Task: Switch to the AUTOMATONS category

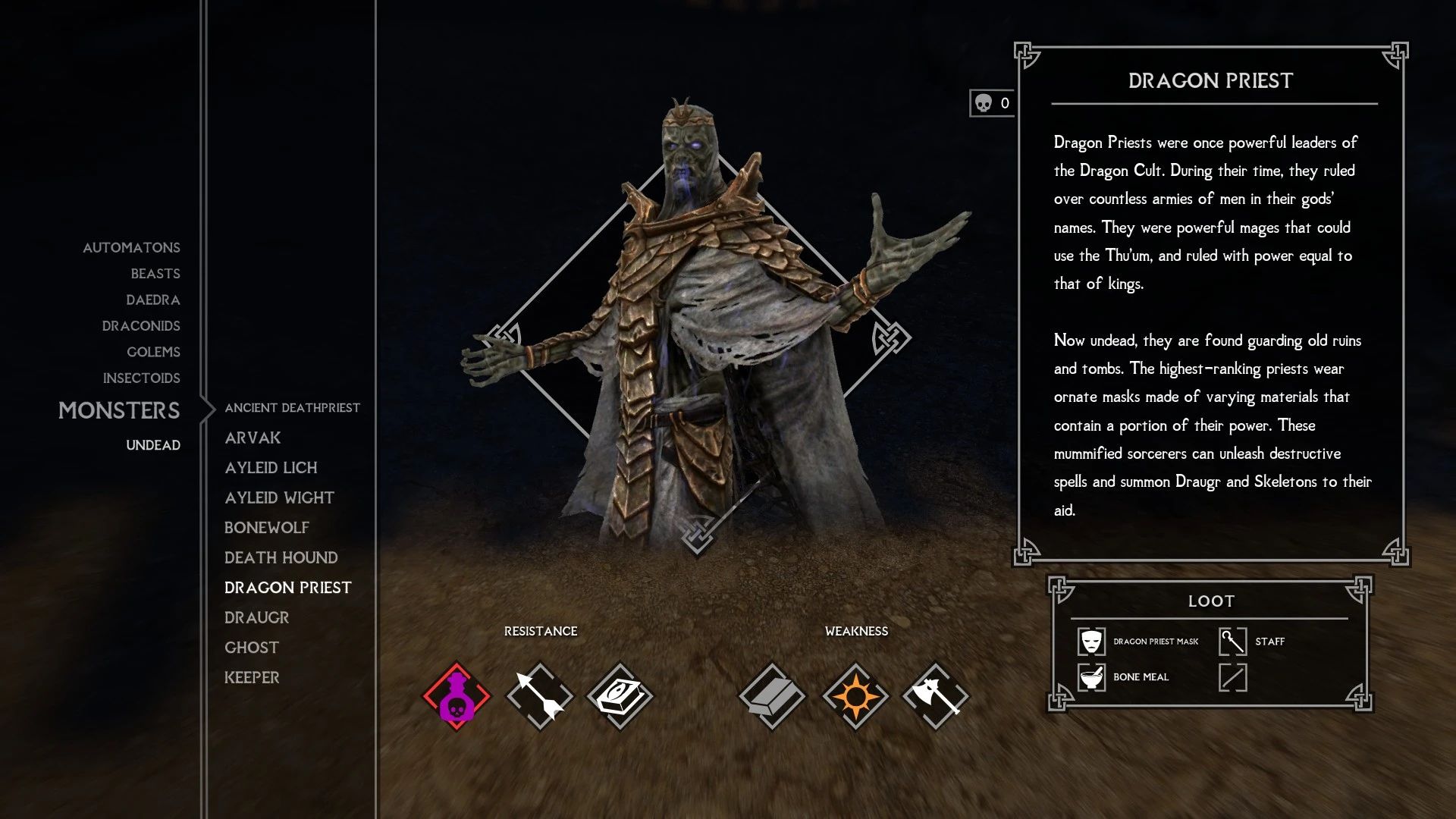Action: click(x=130, y=247)
